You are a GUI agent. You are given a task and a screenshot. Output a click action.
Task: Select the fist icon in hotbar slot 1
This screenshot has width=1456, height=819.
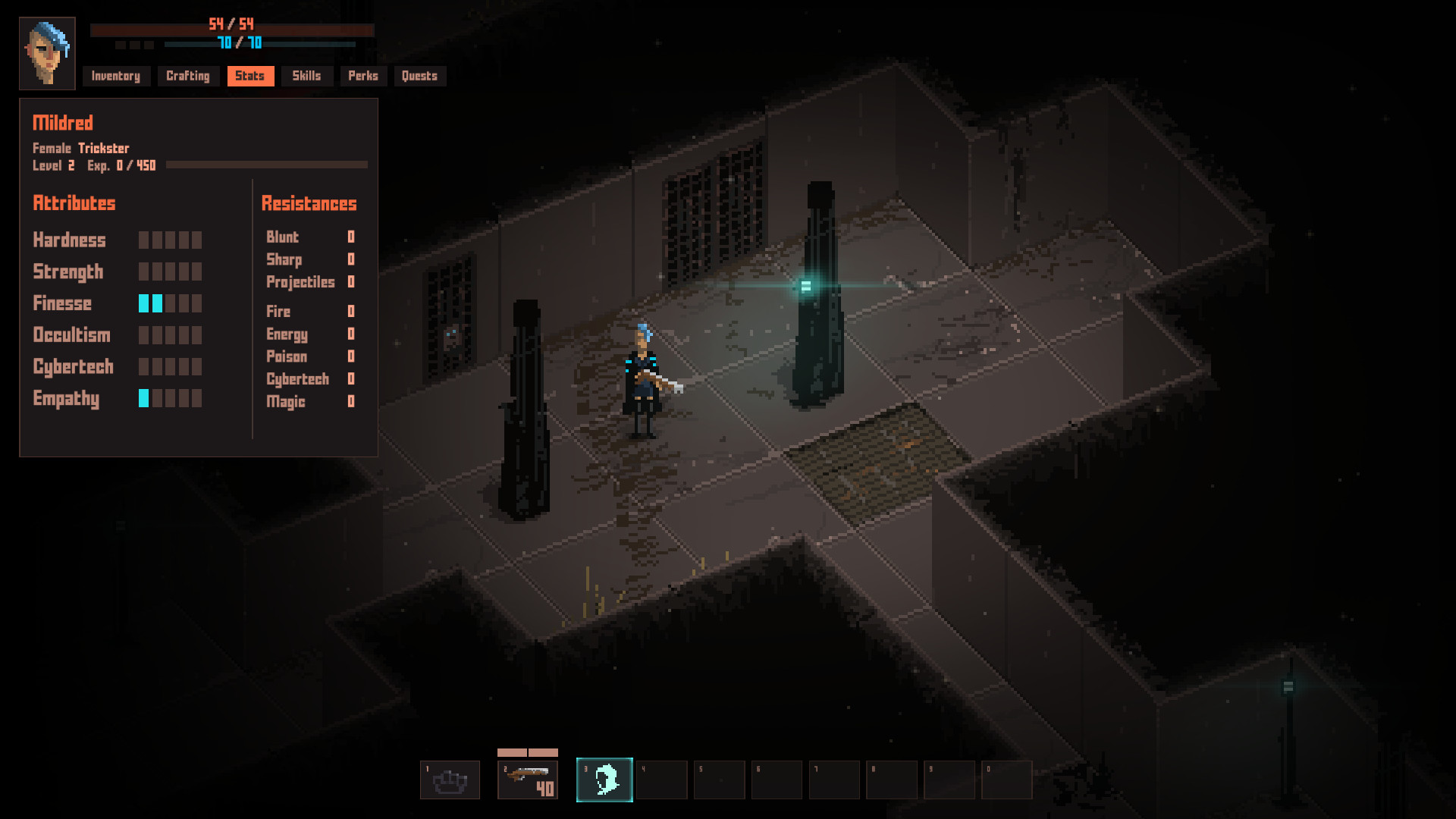pos(450,780)
